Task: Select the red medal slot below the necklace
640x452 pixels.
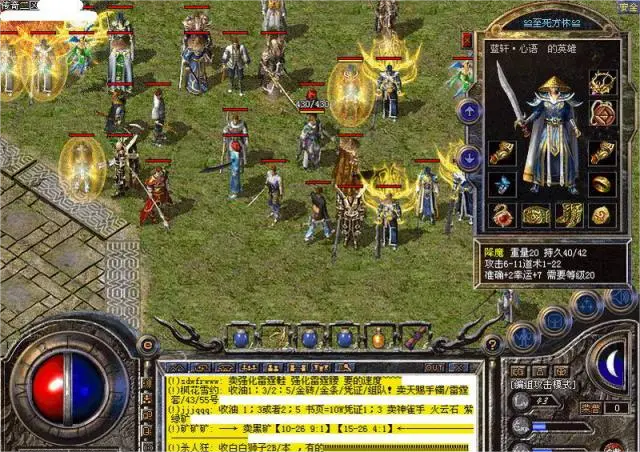Action: tap(602, 114)
